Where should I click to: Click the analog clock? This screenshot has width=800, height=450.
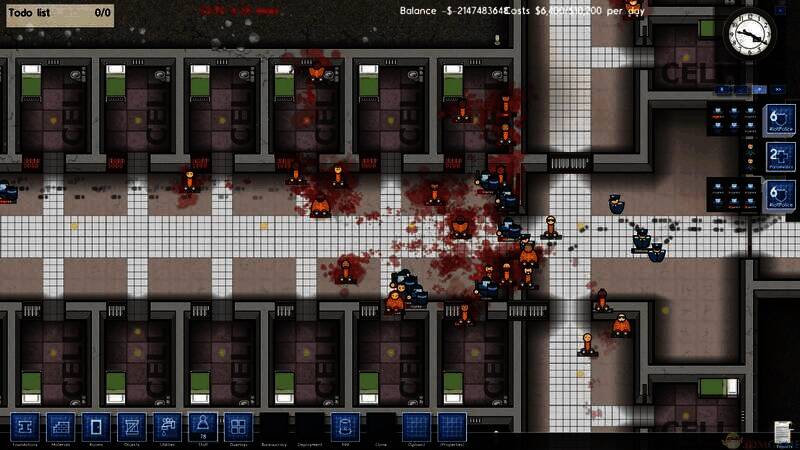pos(749,36)
